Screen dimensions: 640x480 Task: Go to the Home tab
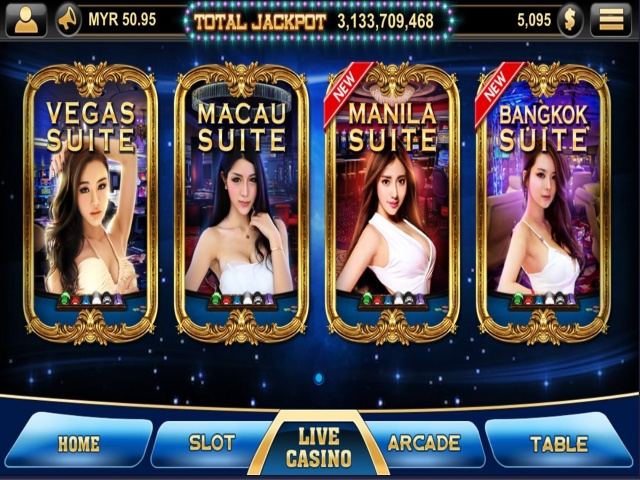pos(78,443)
